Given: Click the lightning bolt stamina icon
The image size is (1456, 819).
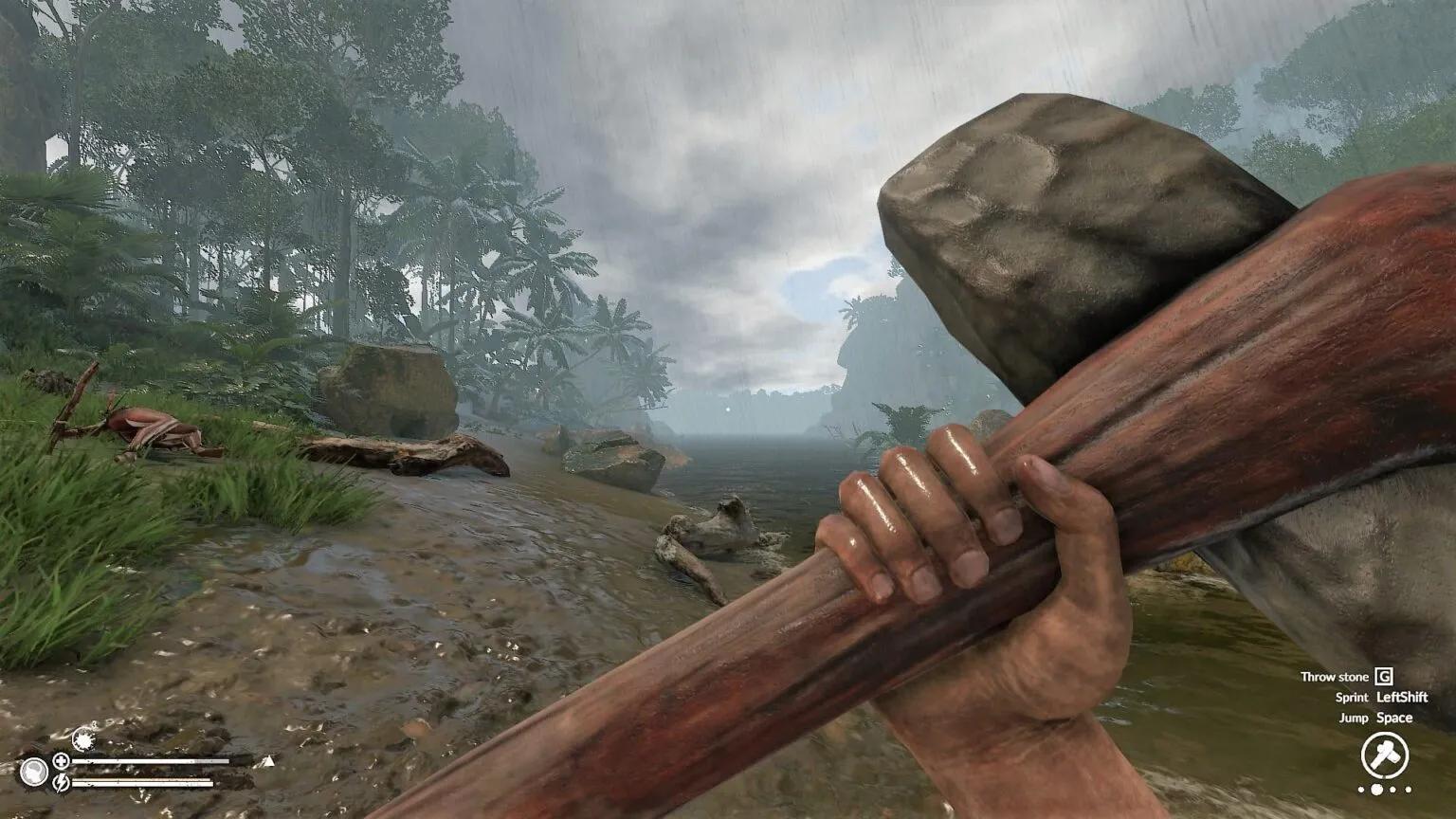Looking at the screenshot, I should click(61, 782).
